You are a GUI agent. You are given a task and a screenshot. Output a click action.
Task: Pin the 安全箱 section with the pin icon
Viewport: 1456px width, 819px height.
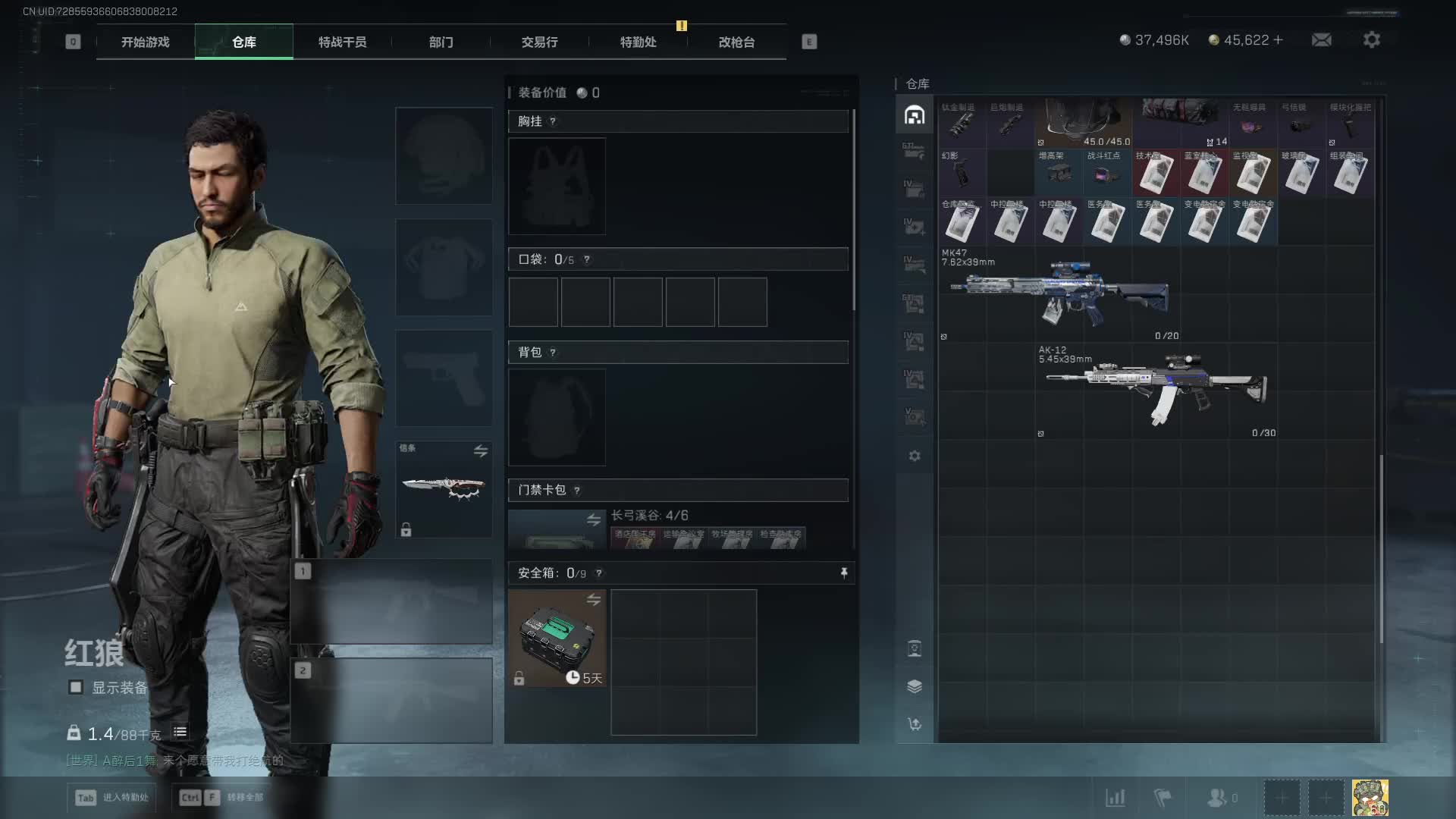(843, 573)
